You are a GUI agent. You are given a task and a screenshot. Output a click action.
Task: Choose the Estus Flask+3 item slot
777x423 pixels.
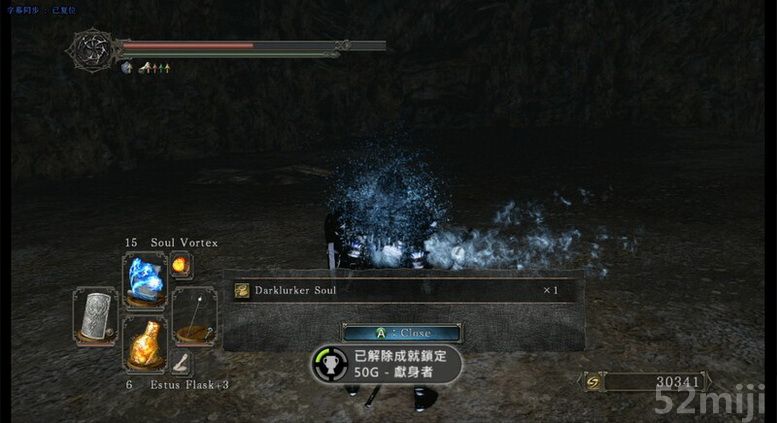[x=143, y=343]
